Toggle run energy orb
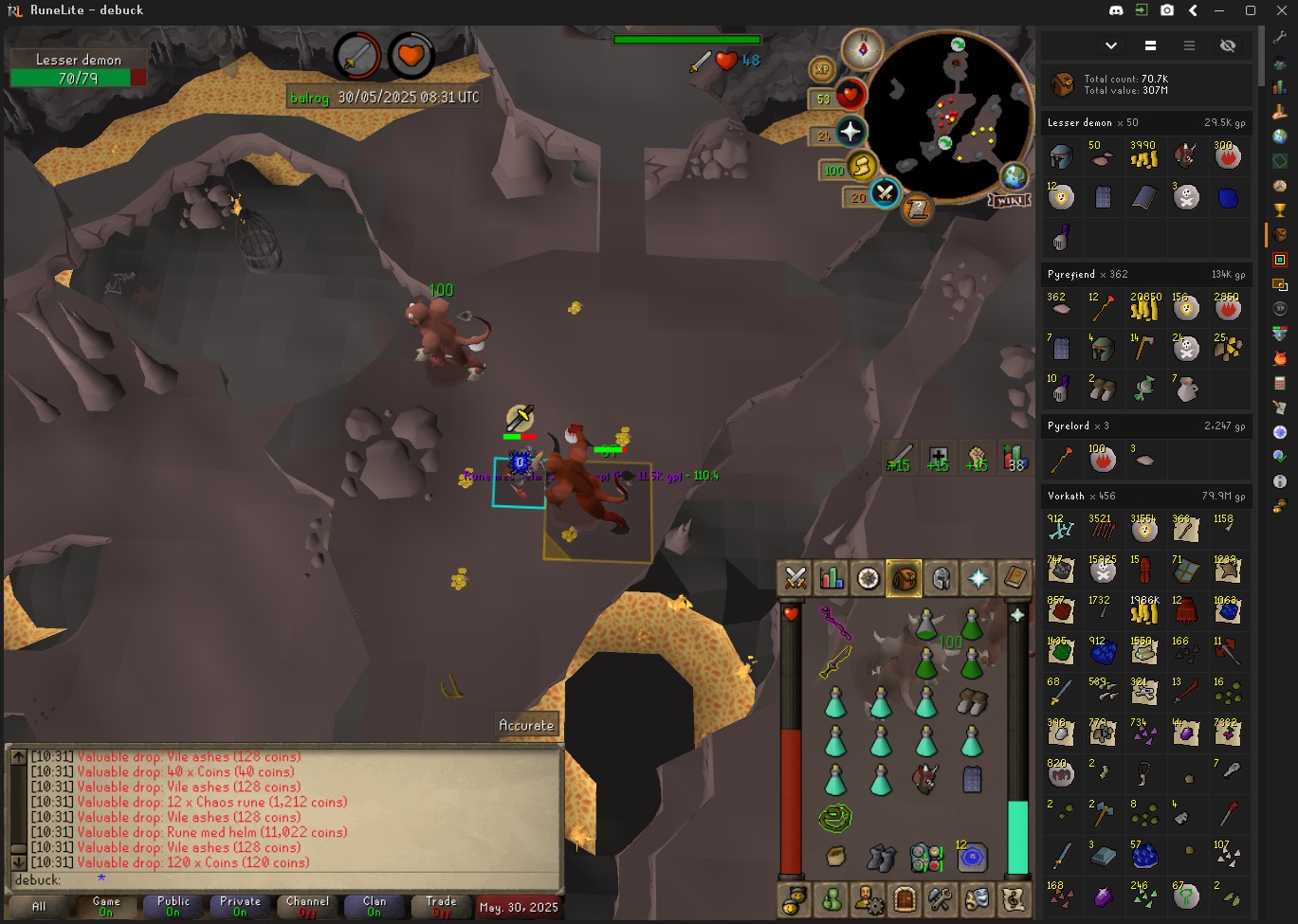1298x924 pixels. coord(861,167)
